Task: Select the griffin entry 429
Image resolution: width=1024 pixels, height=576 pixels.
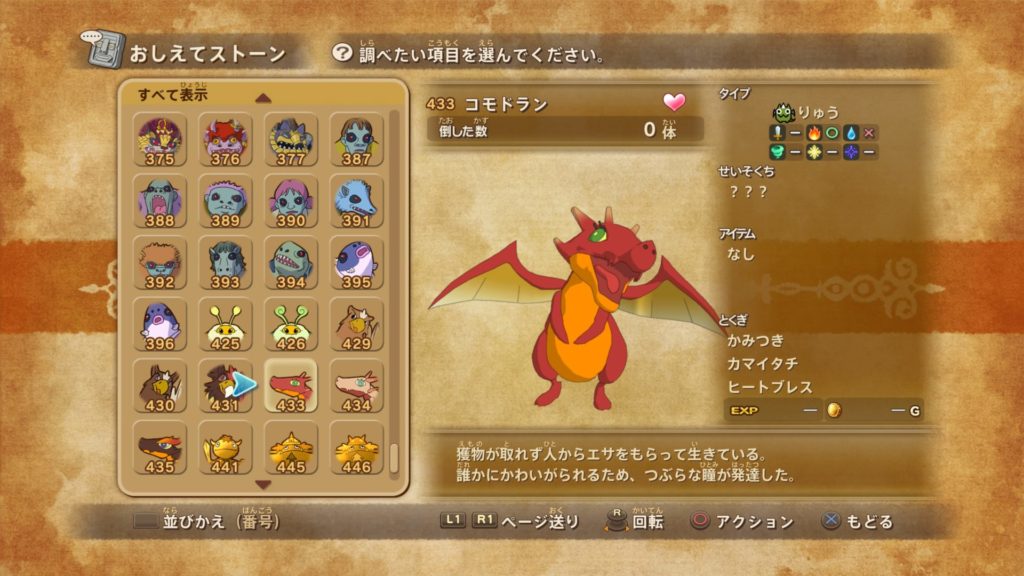Action: pos(356,325)
